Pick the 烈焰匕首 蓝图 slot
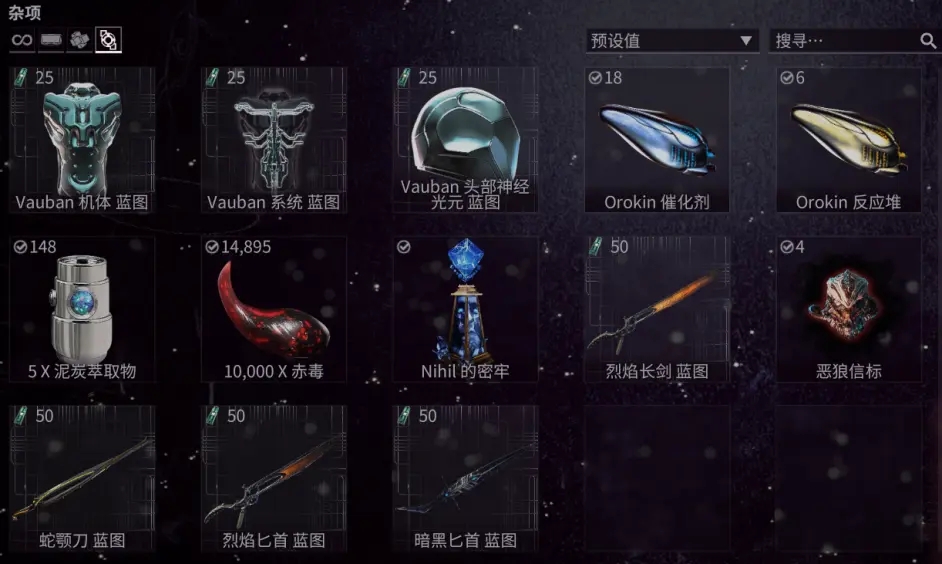 pyautogui.click(x=274, y=478)
